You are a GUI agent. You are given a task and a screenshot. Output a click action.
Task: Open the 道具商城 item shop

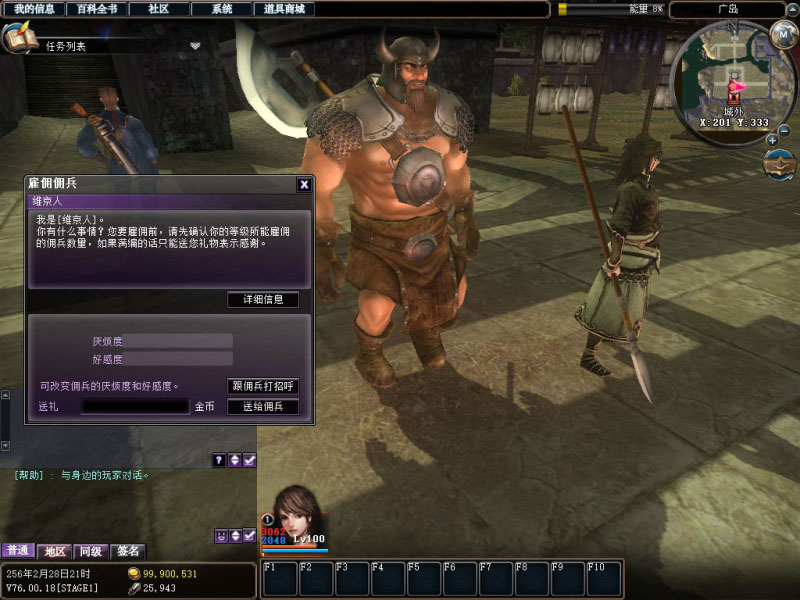click(x=284, y=9)
